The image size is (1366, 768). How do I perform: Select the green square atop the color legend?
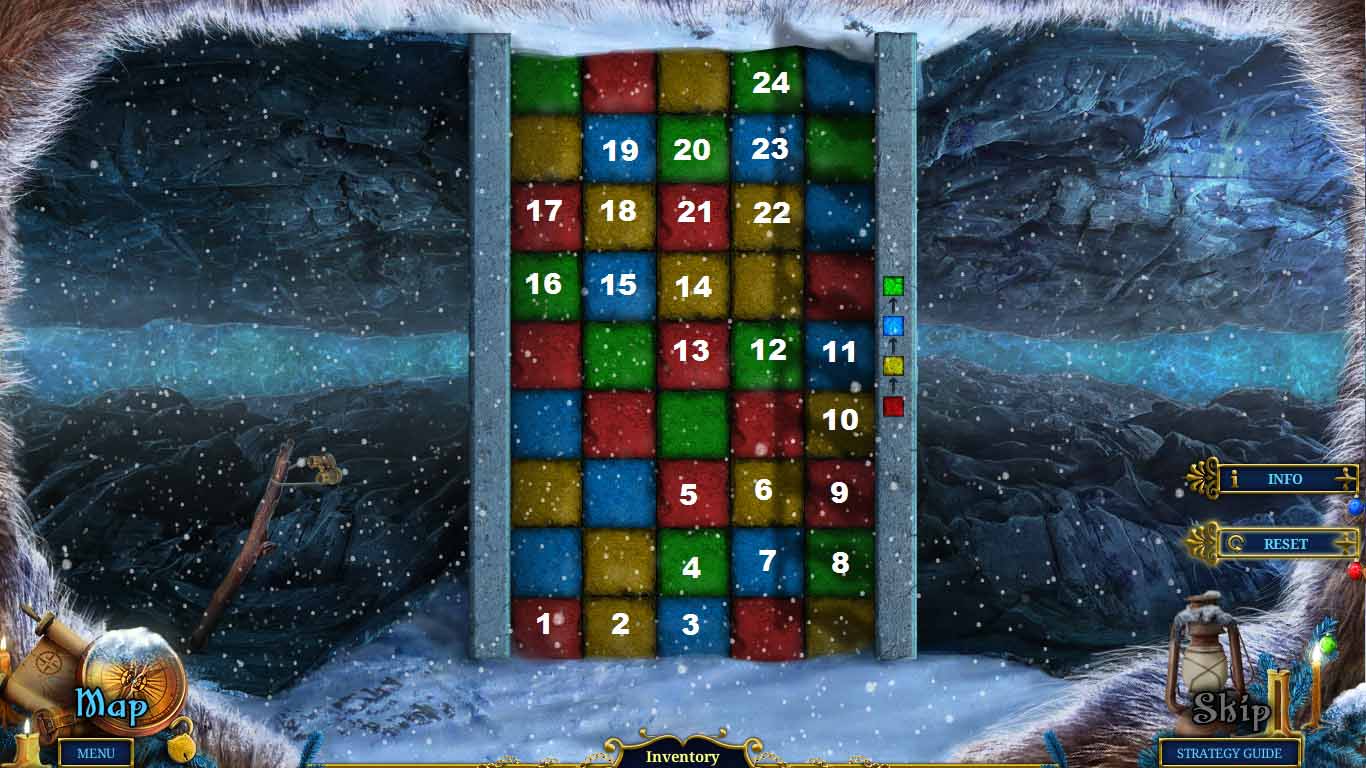click(x=895, y=285)
